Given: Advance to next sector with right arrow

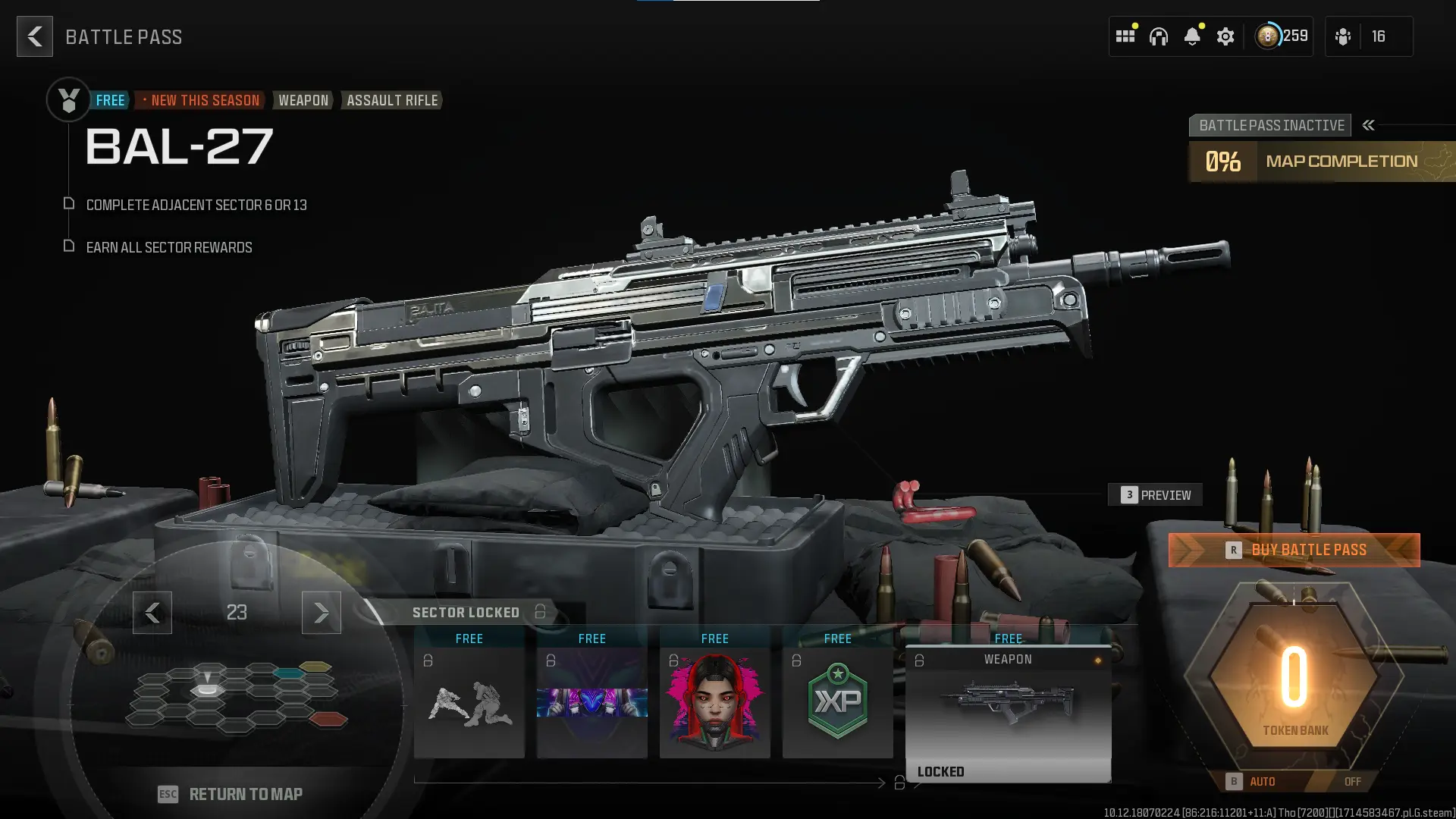Looking at the screenshot, I should tap(321, 613).
